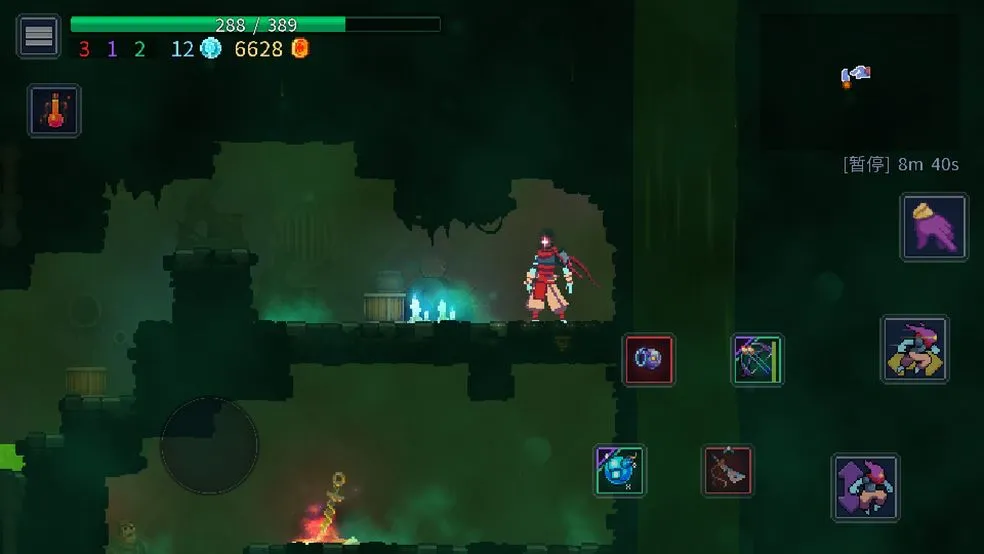Image resolution: width=984 pixels, height=554 pixels.
Task: Throw the blue grenade skill
Action: [620, 470]
